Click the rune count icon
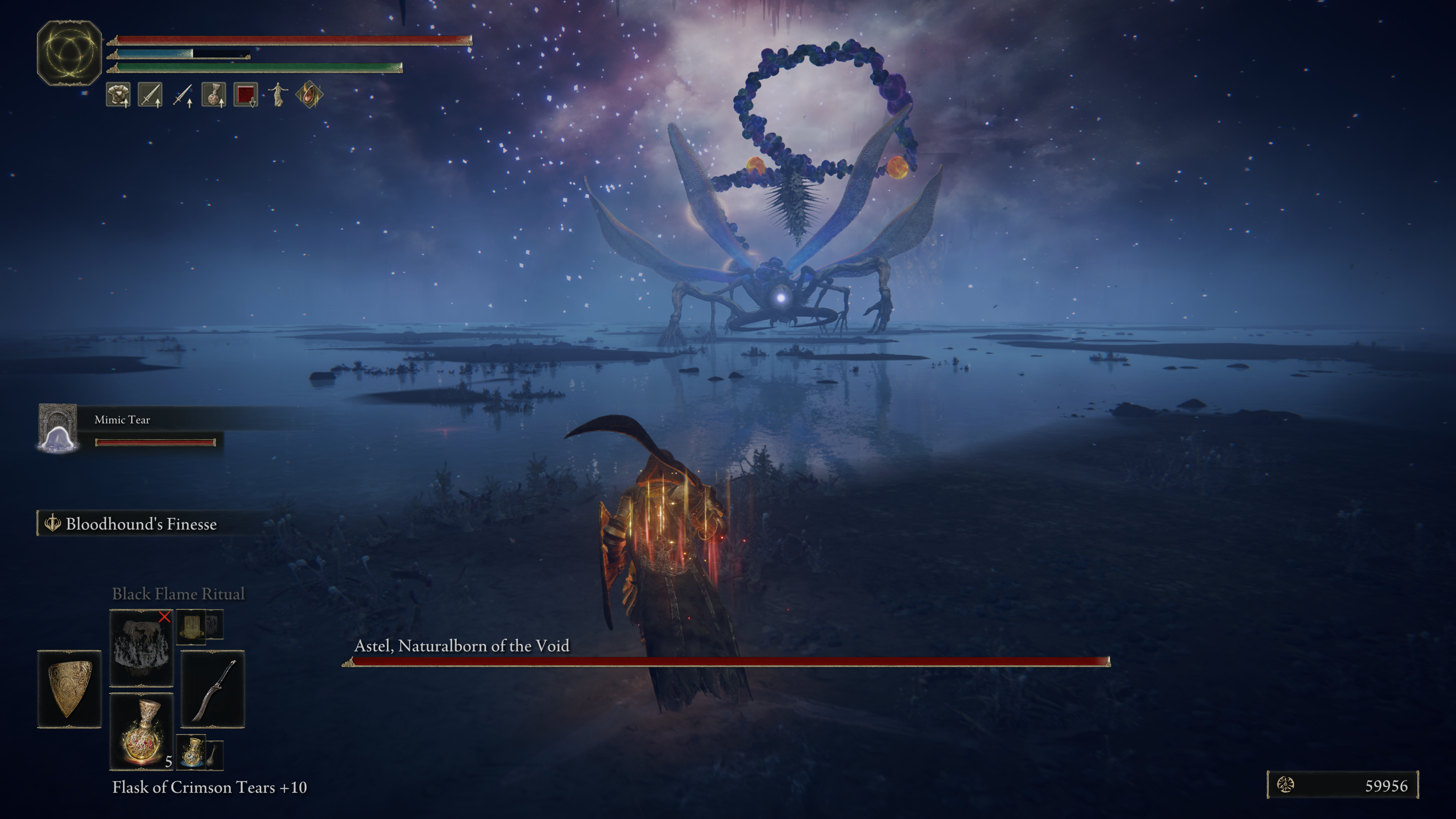Screen dimensions: 1456x819 [1286, 785]
